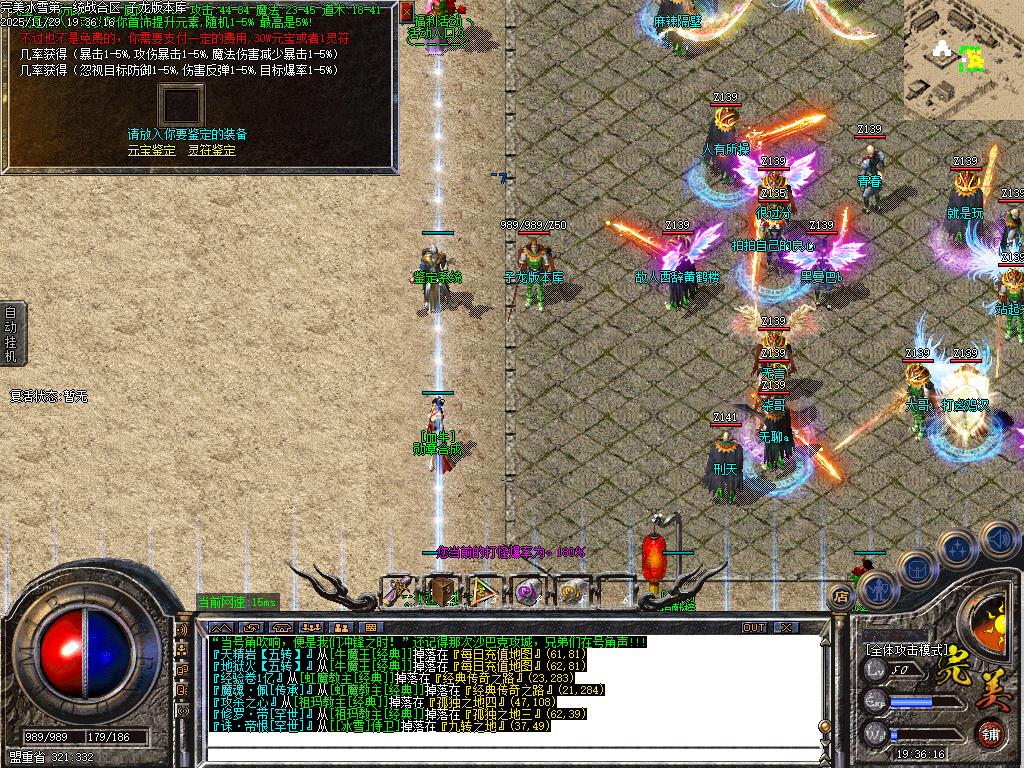Click the OUT button on chat panel
The width and height of the screenshot is (1024, 768).
(754, 628)
